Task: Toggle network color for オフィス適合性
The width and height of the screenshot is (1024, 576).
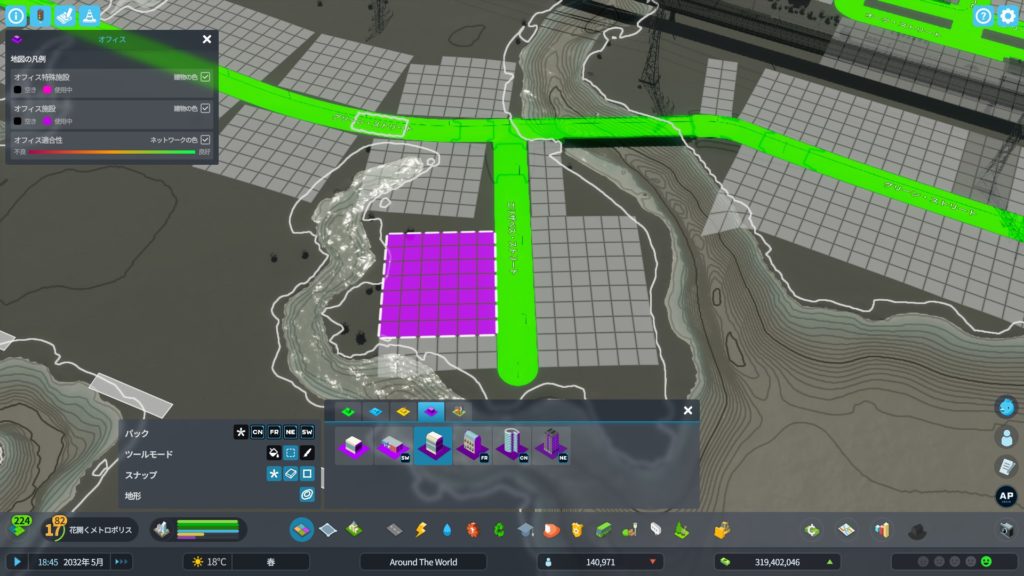Action: tap(205, 140)
